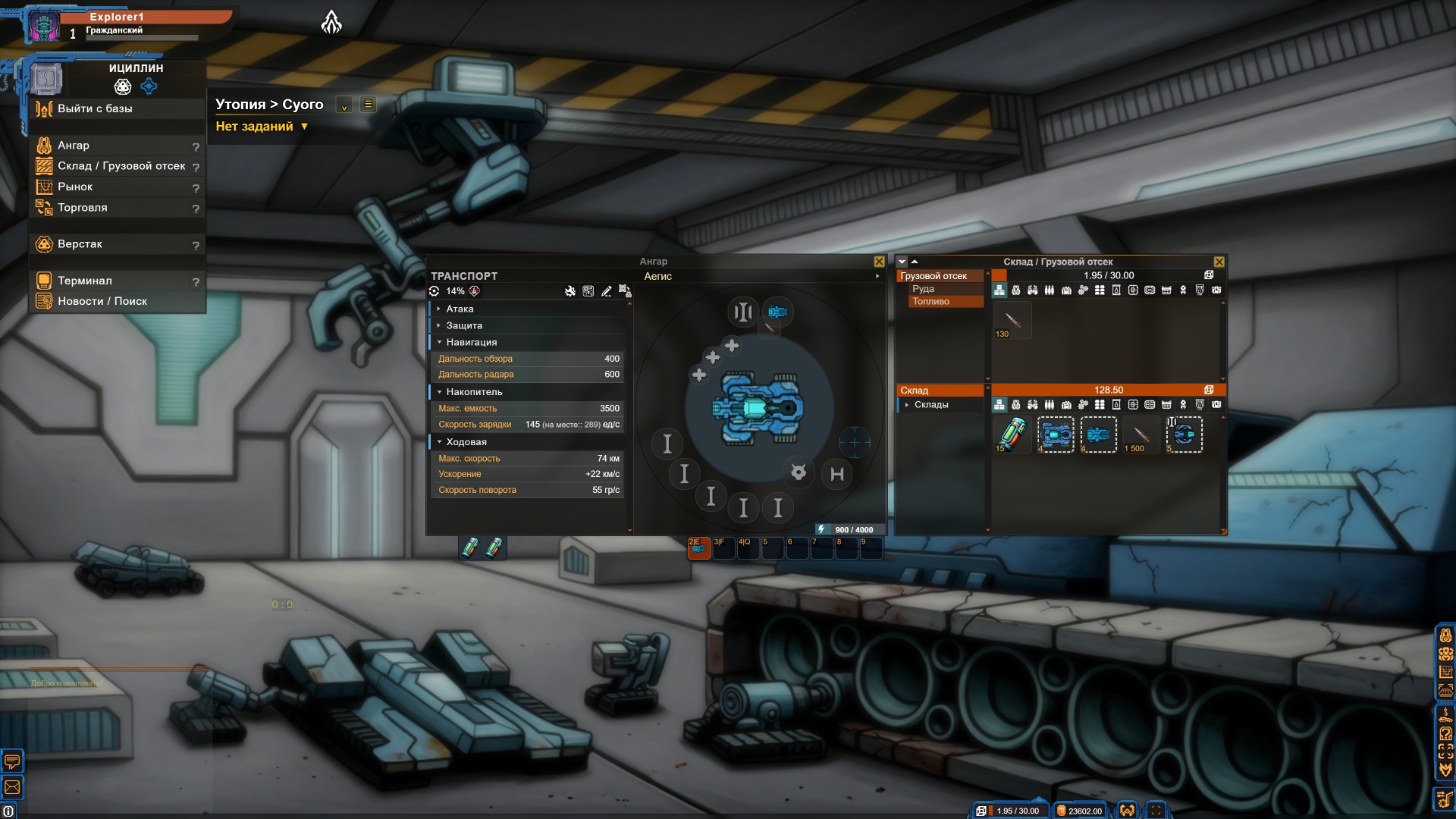Collapse the Навигация stats section

pos(471,342)
